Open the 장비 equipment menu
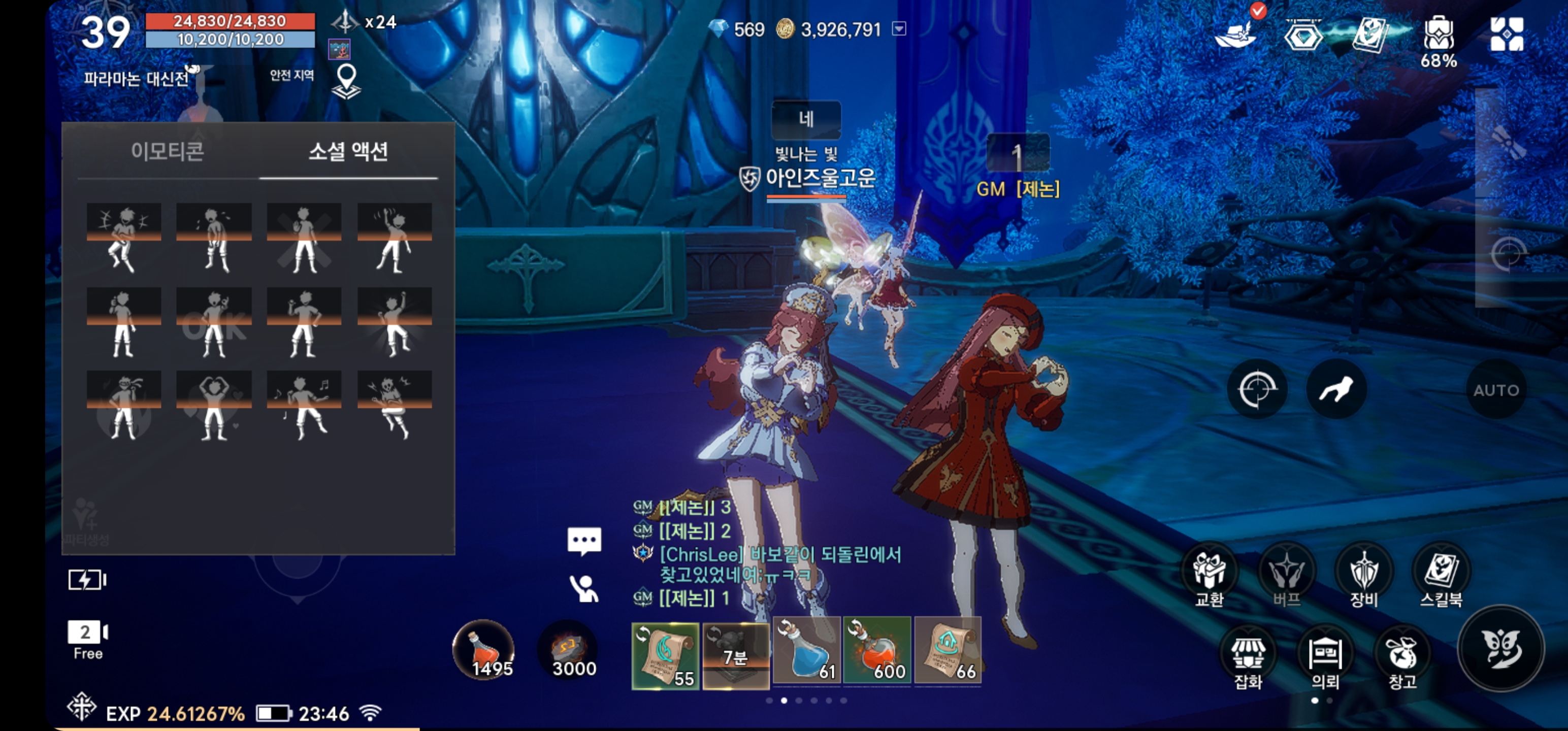 pos(1364,576)
